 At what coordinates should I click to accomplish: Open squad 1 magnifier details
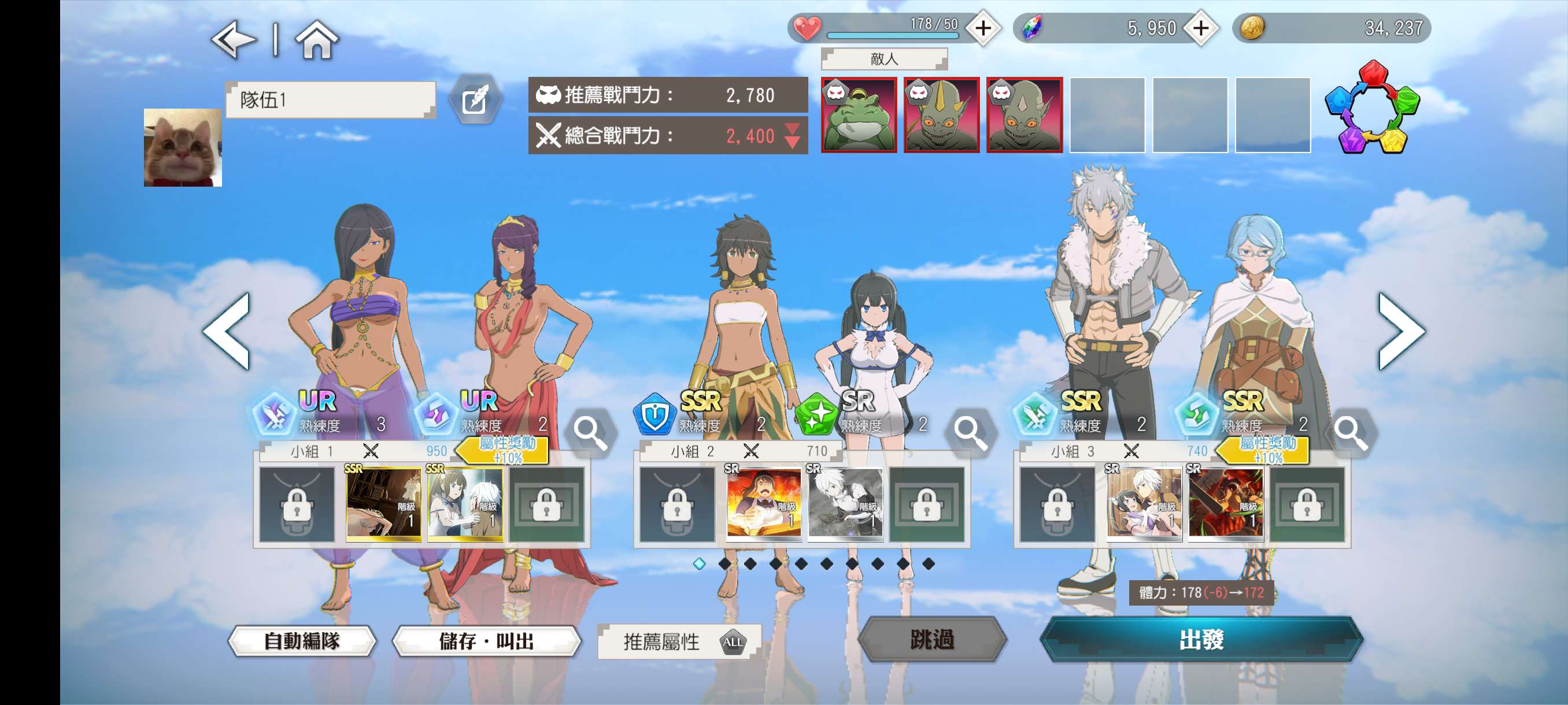pyautogui.click(x=590, y=432)
